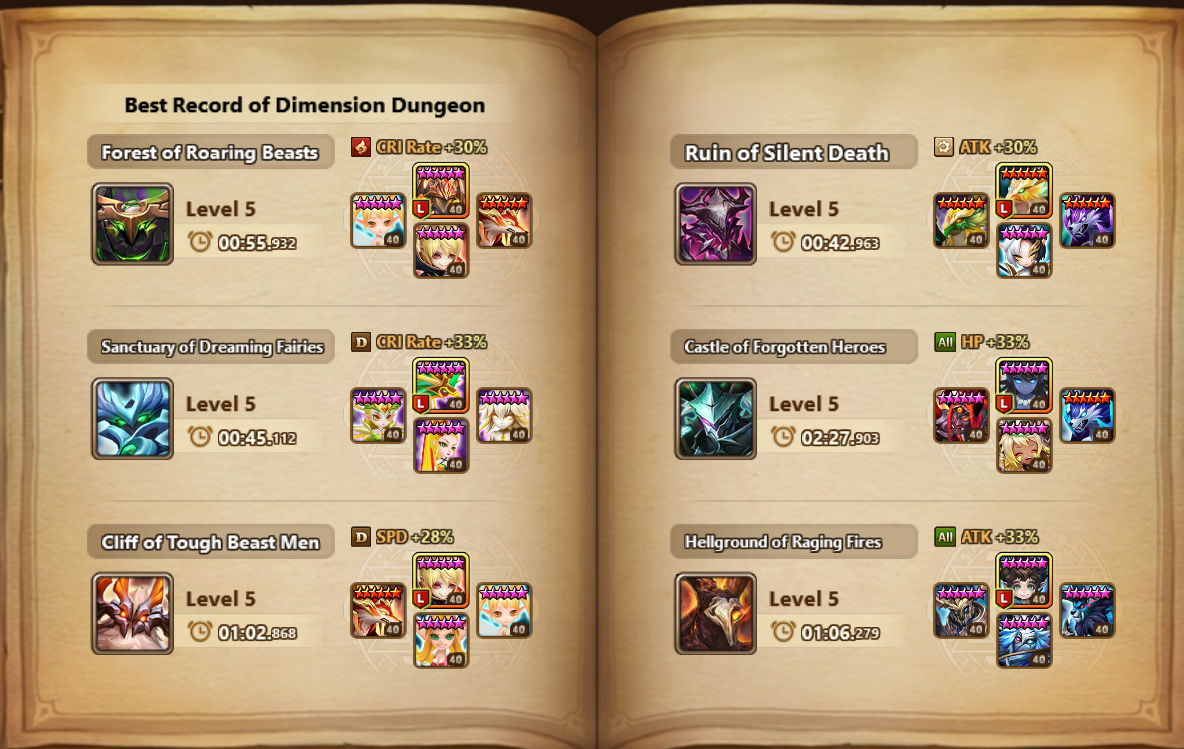Select the red-hooded monster in Castle of Forgotten Heroes team
The height and width of the screenshot is (749, 1184).
click(x=961, y=416)
